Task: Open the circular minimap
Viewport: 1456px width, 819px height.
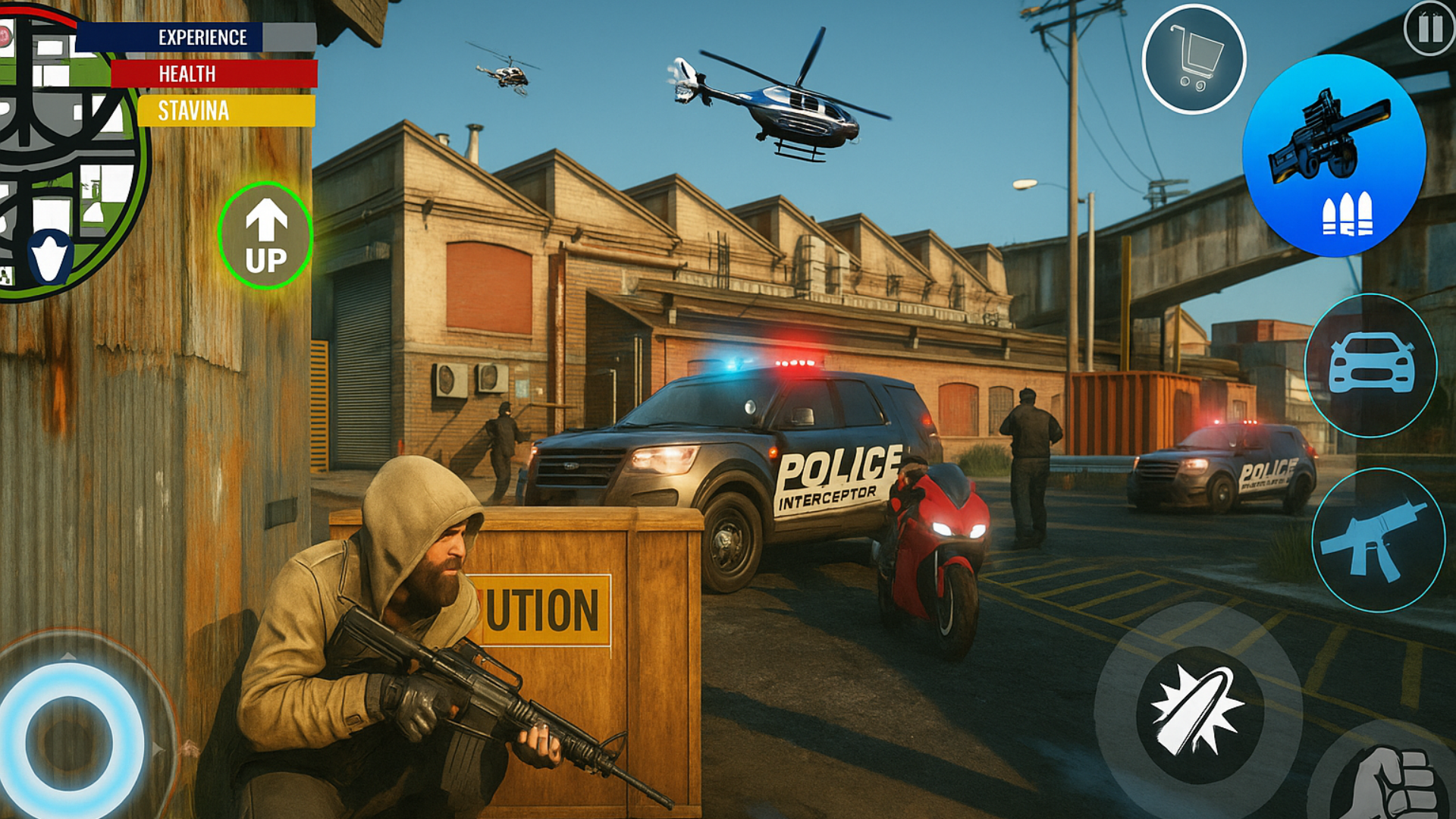Action: pyautogui.click(x=64, y=152)
